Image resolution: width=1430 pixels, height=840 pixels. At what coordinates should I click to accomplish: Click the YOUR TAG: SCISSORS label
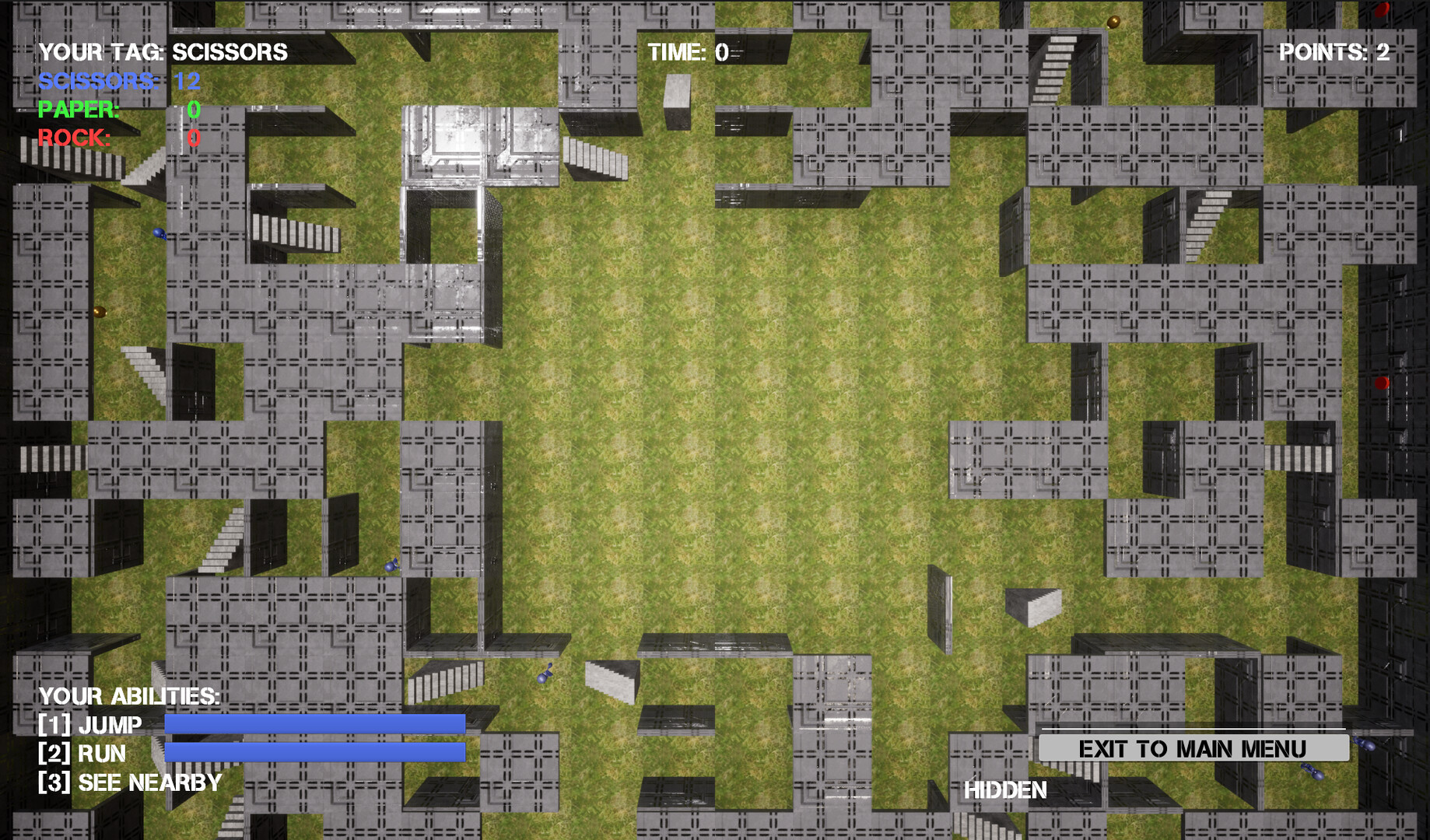(163, 51)
